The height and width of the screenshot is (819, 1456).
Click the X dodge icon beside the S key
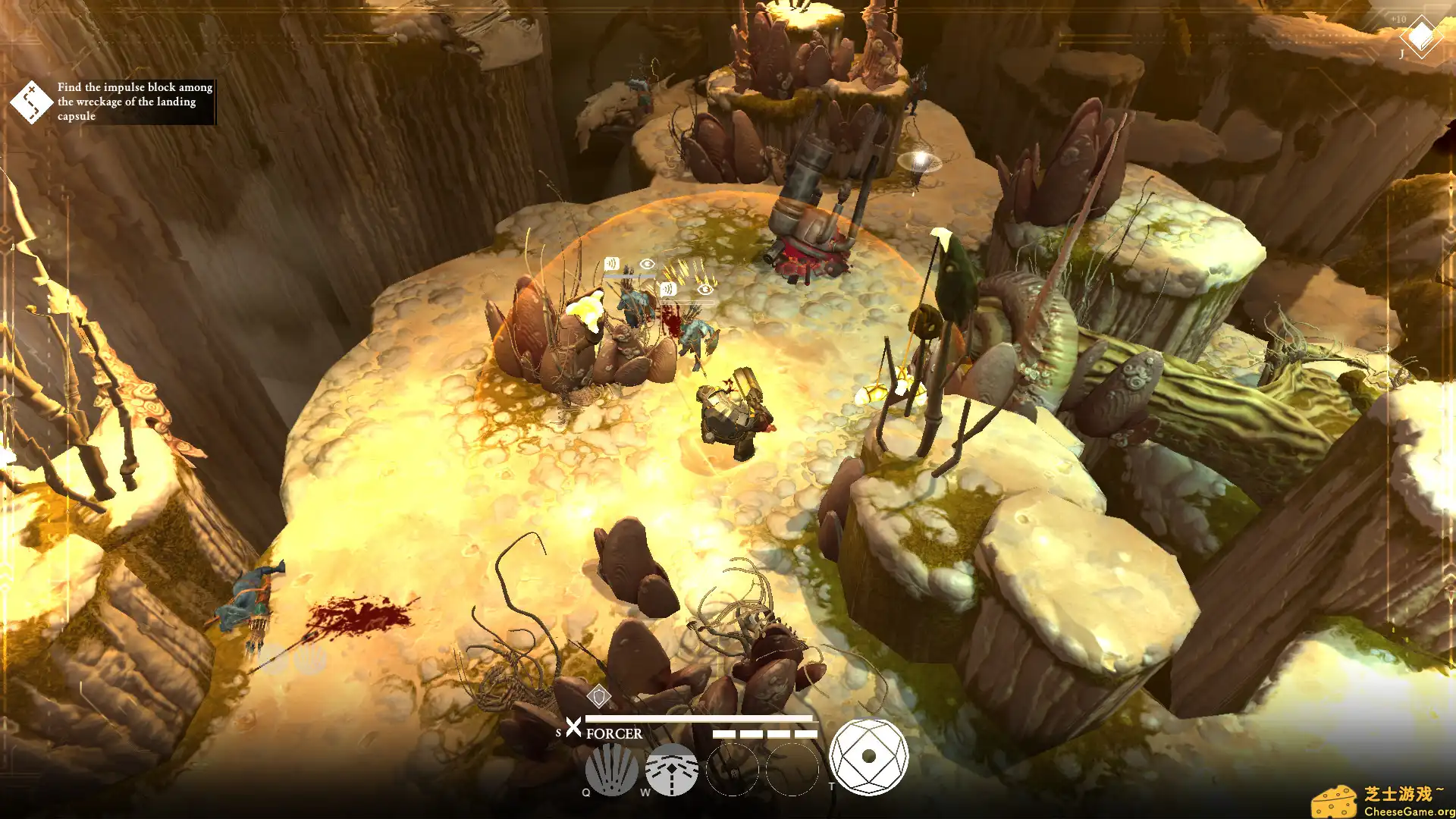tap(574, 729)
